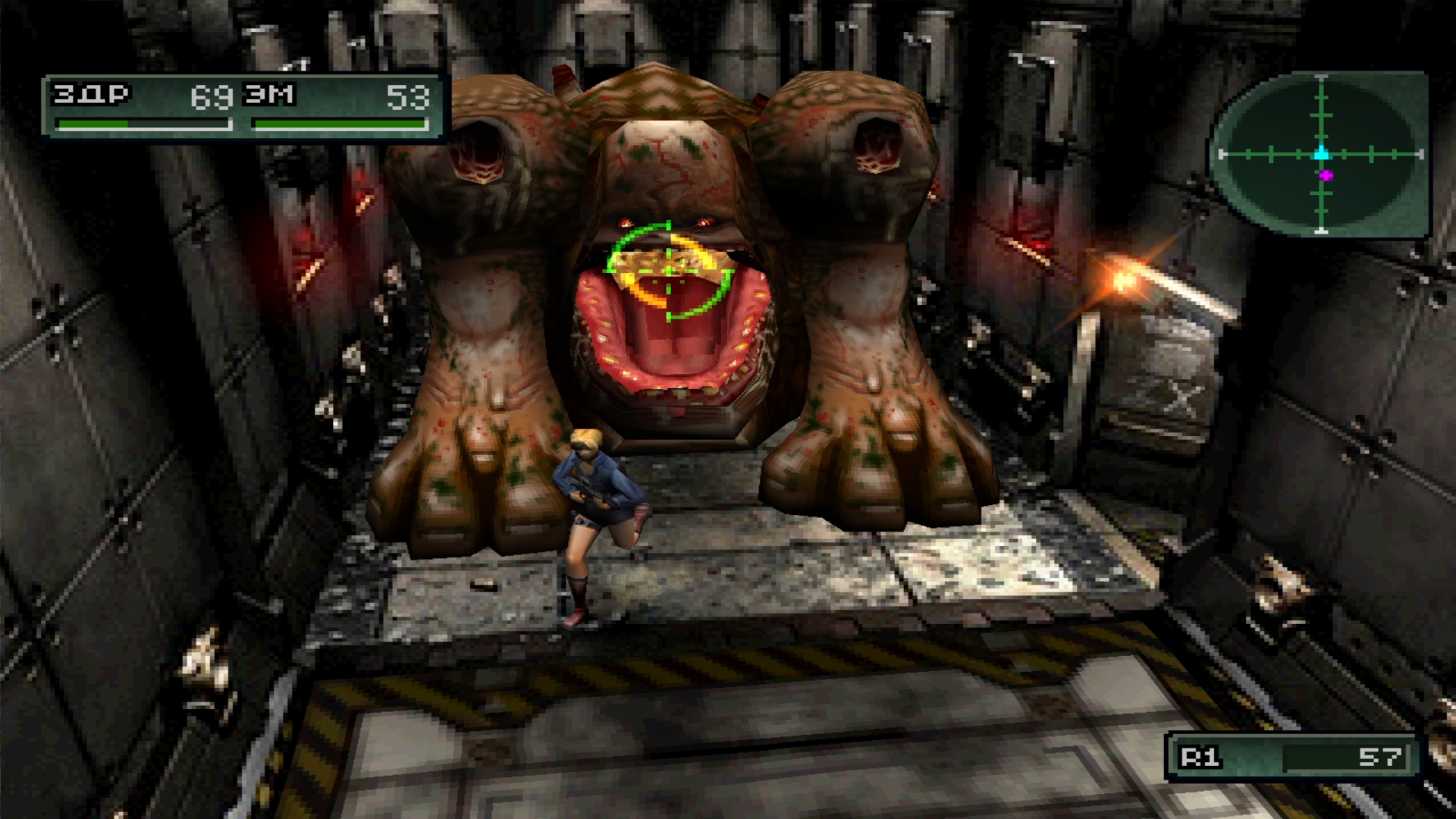Click the radar's top tick marker to expand view
1456x819 pixels.
(x=1321, y=77)
